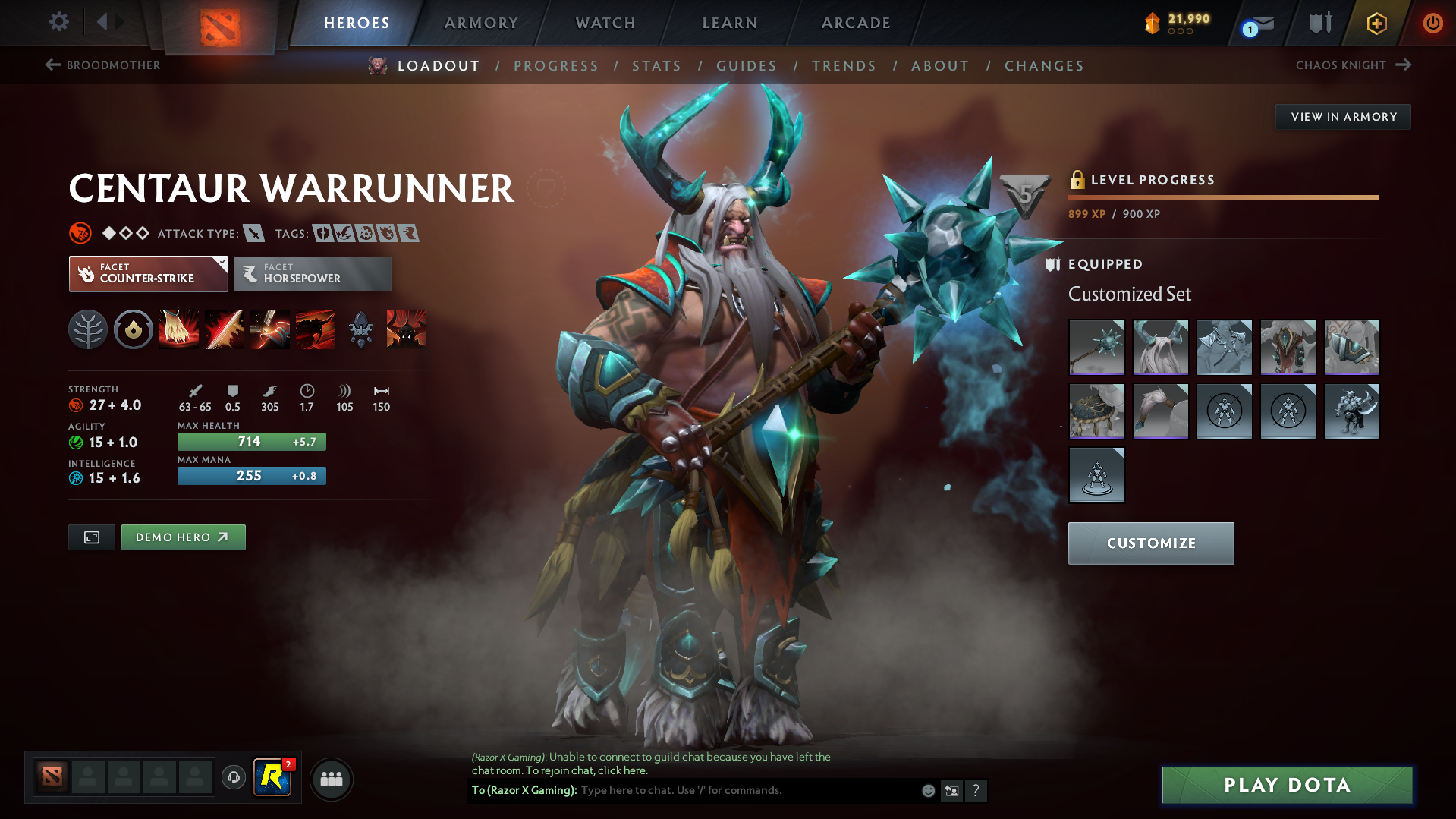Toggle the hero portrait fullscreen view icon

click(91, 537)
